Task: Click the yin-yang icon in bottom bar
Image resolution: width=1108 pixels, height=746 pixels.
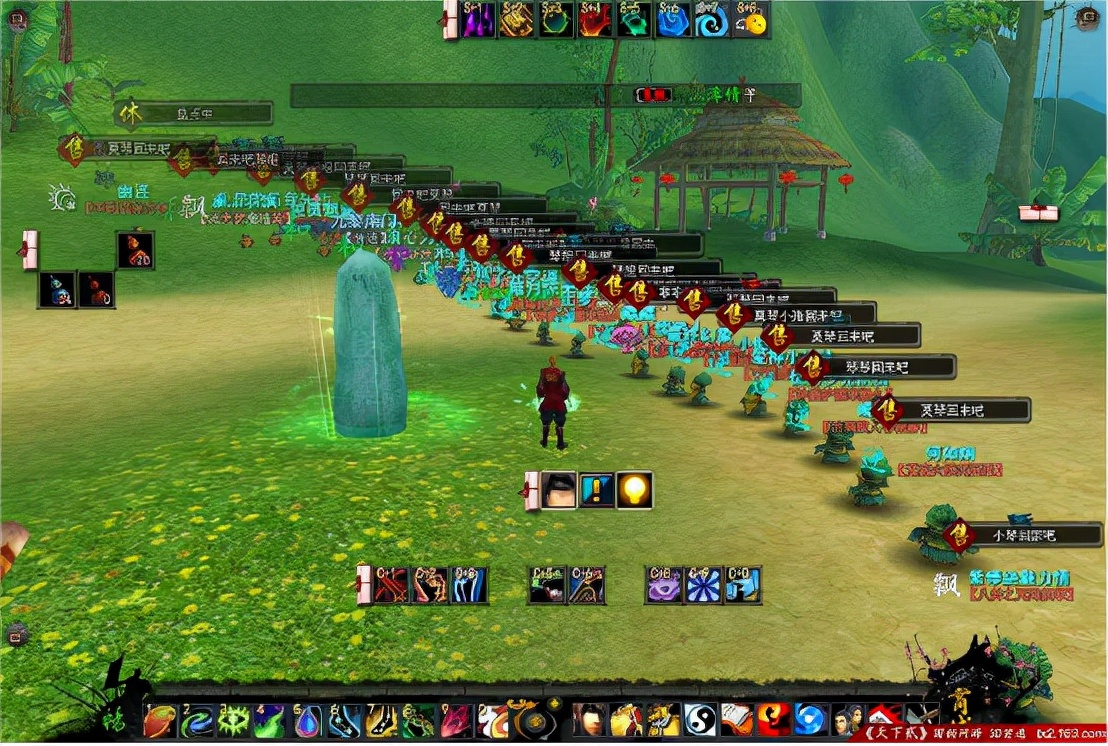Action: (x=699, y=719)
